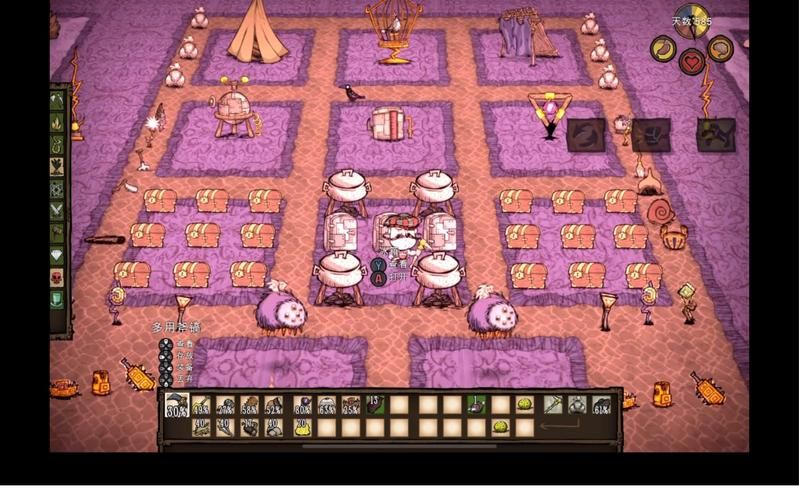Select the inventory item showing 49% durability
This screenshot has height=500, width=799.
point(202,405)
